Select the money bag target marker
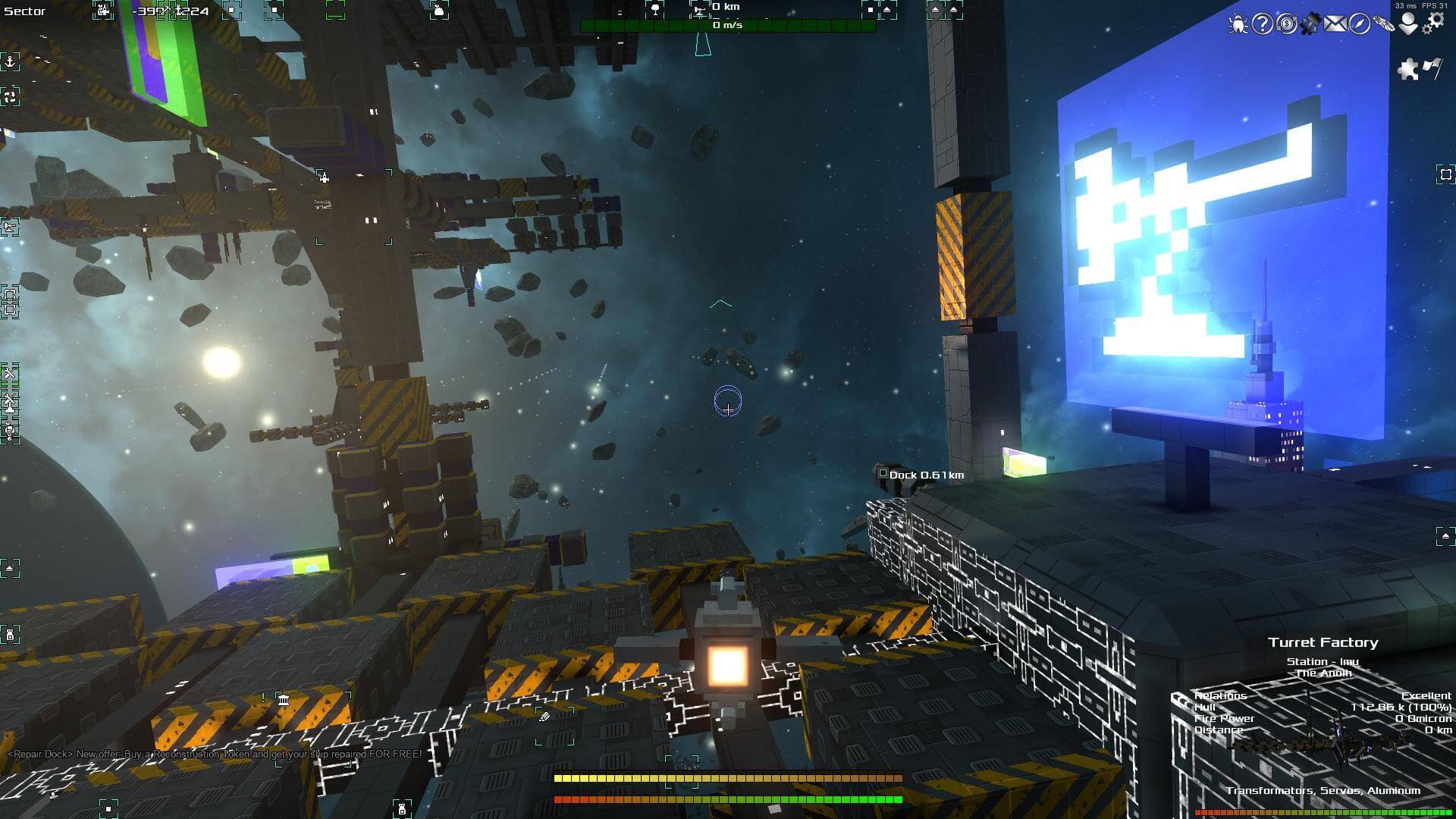Screen dimensions: 1456x819 click(x=438, y=11)
